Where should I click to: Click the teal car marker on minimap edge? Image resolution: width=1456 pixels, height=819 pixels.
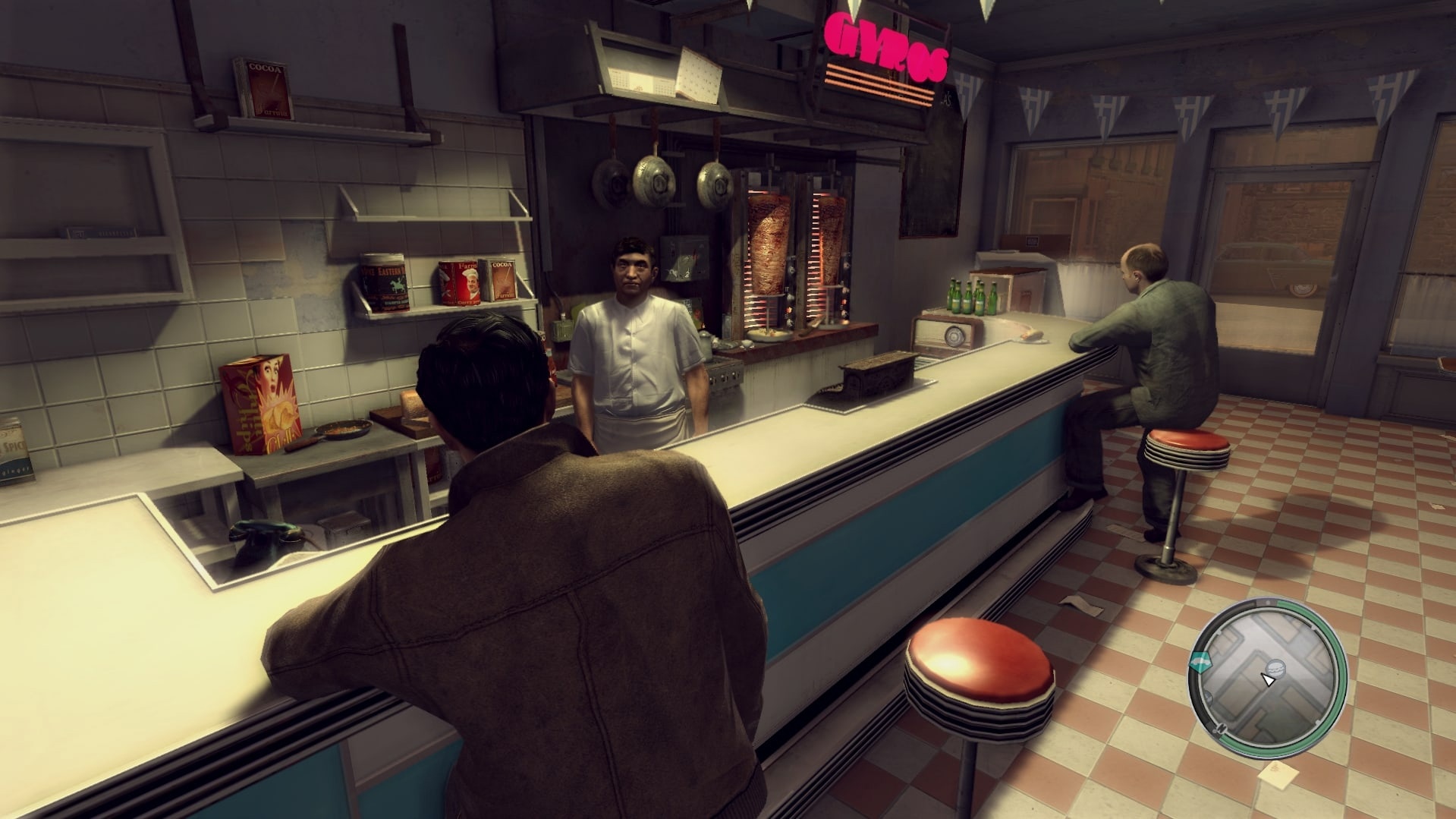coord(1201,662)
